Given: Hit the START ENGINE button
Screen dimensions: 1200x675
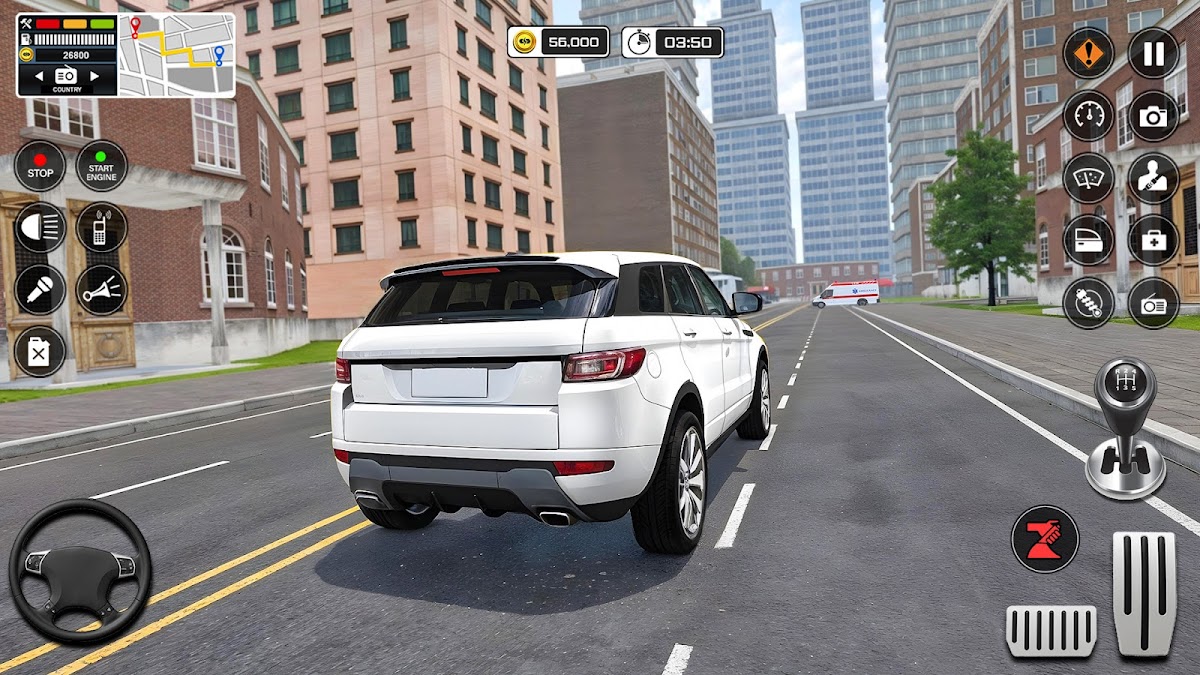Looking at the screenshot, I should 101,166.
